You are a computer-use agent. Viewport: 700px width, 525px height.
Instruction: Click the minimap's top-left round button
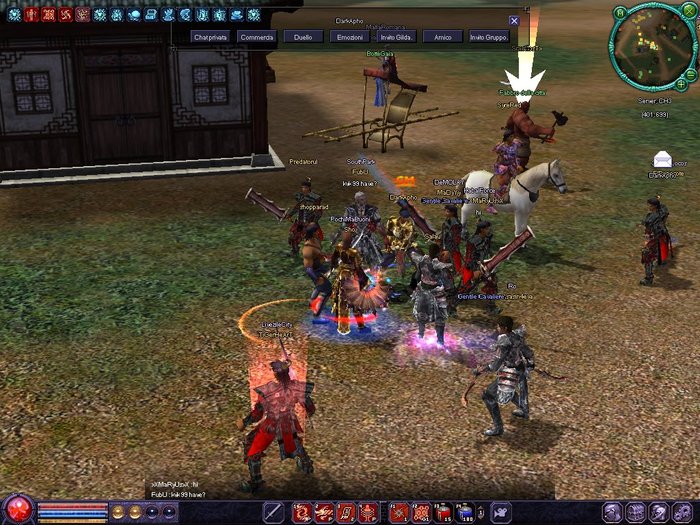tap(620, 12)
